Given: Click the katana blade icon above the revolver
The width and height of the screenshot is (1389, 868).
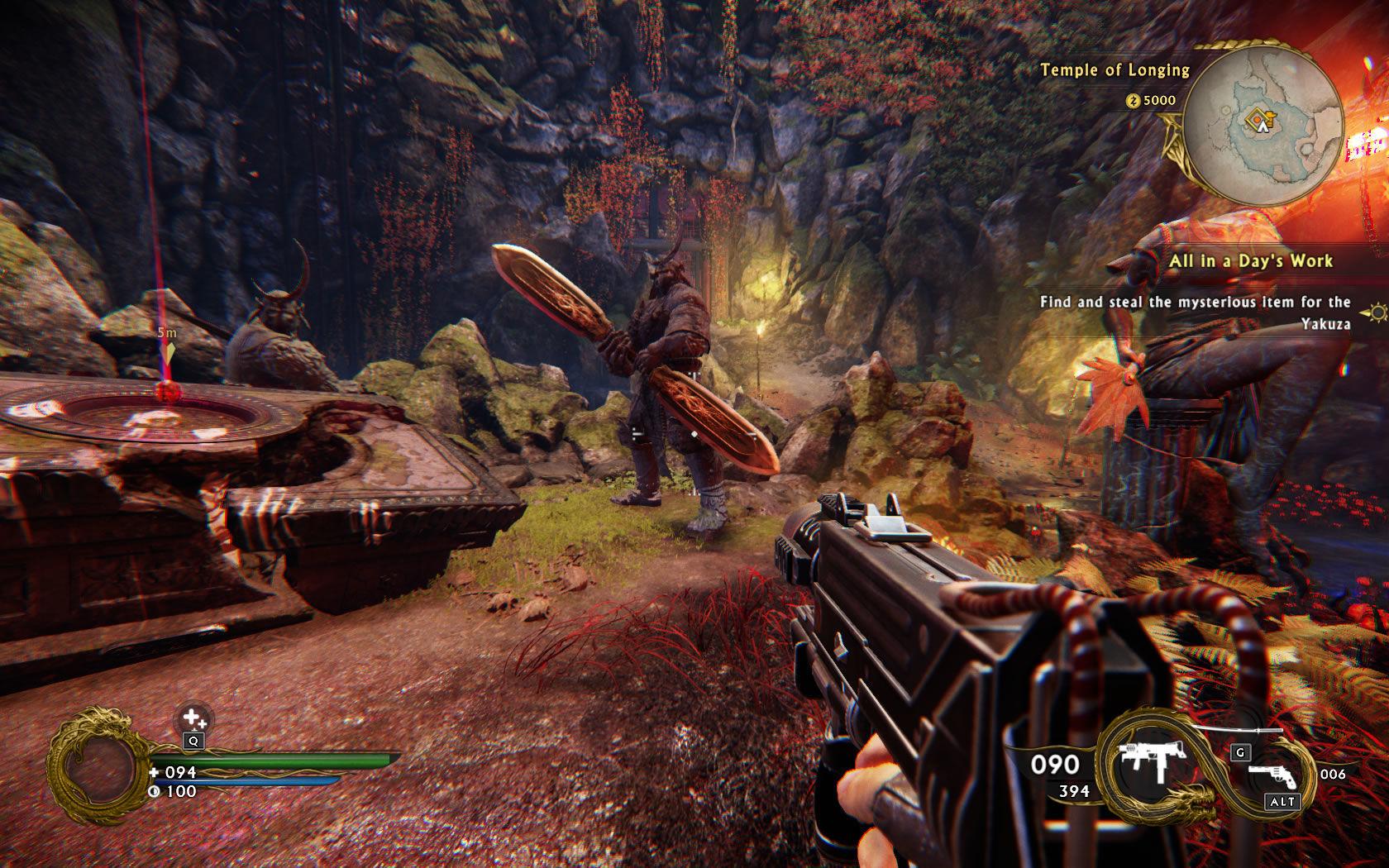Looking at the screenshot, I should tap(1239, 728).
